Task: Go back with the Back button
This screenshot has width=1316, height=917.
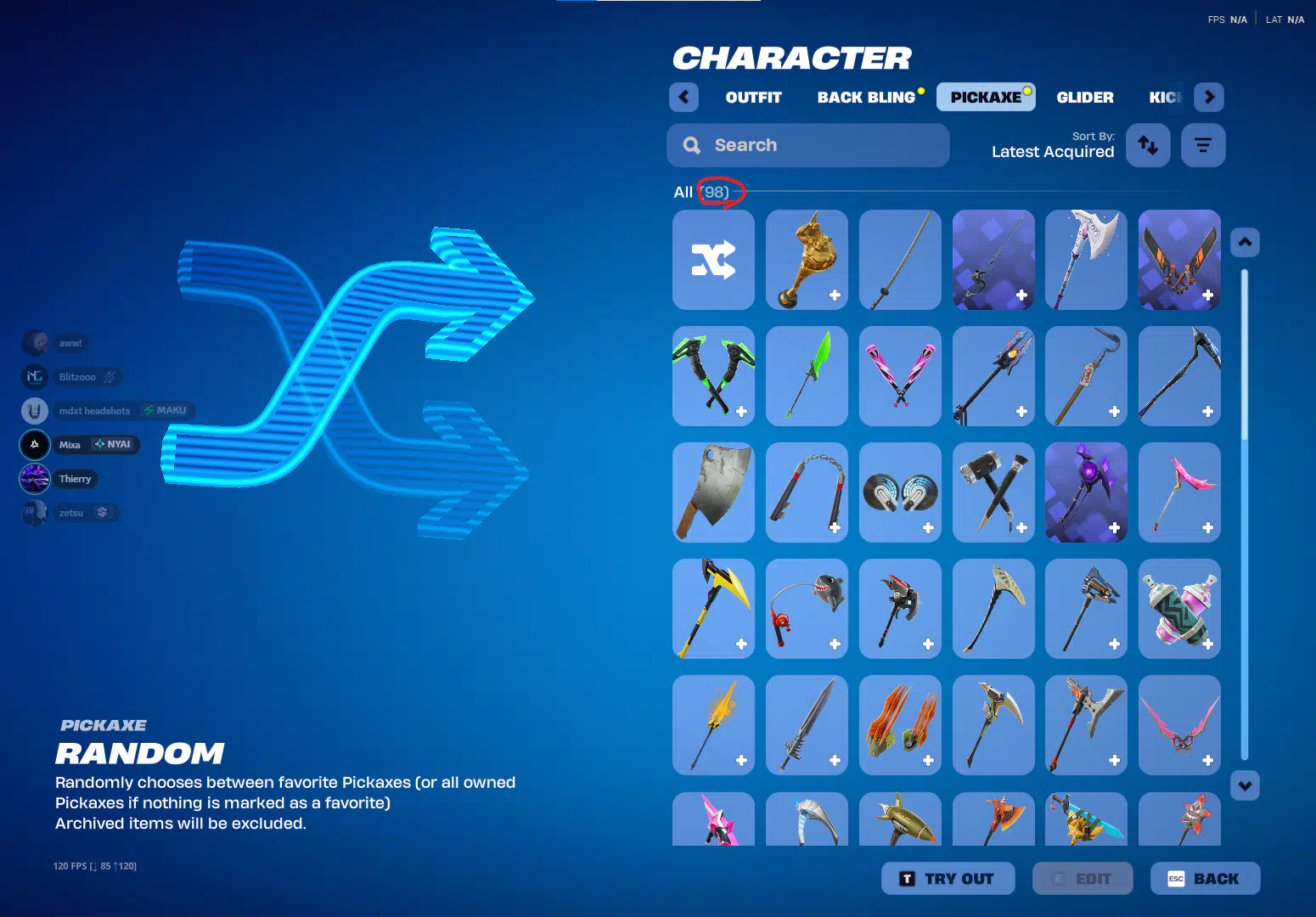Action: point(1205,879)
